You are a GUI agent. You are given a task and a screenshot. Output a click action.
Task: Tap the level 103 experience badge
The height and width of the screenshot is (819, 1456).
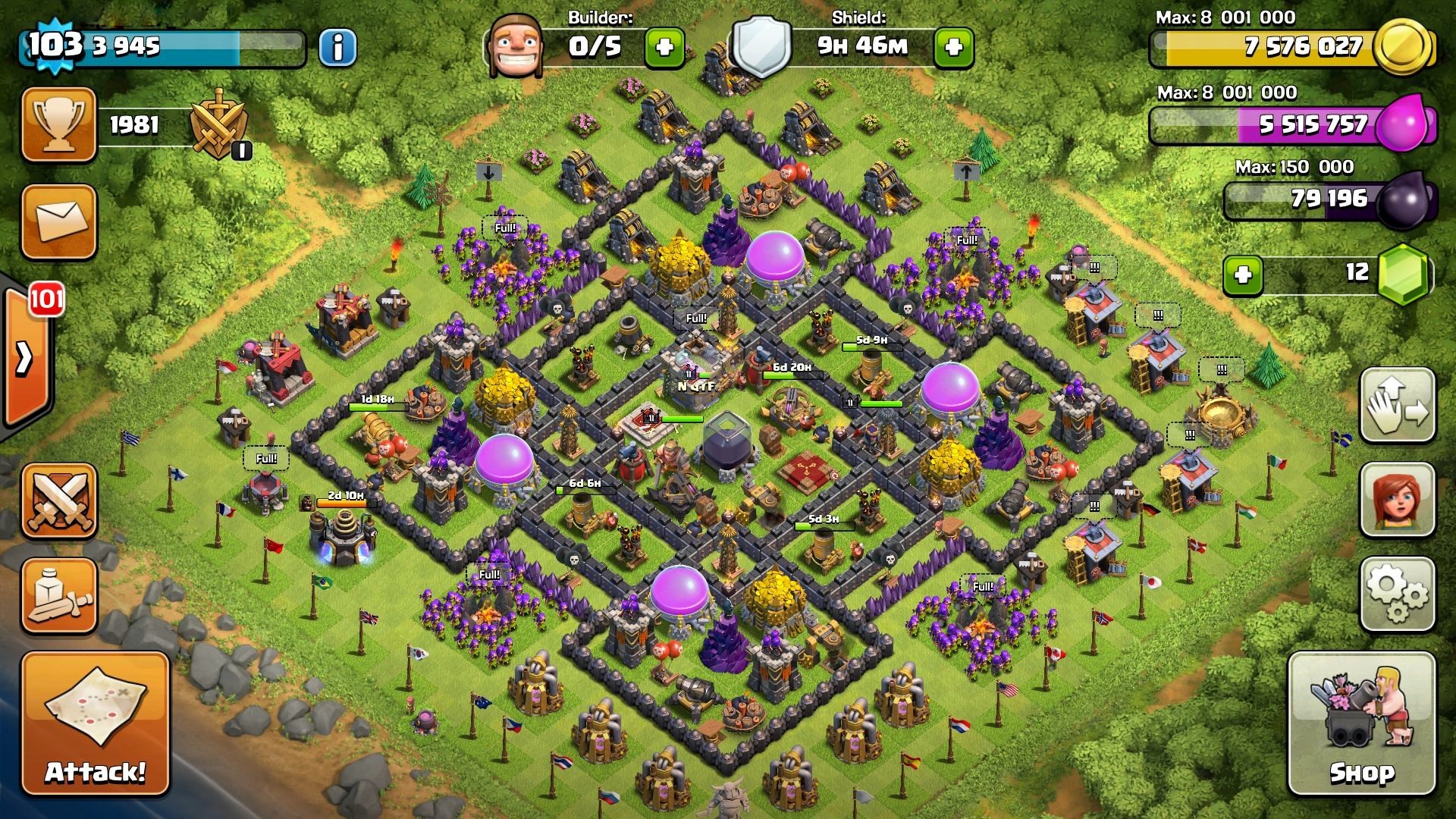(x=53, y=44)
